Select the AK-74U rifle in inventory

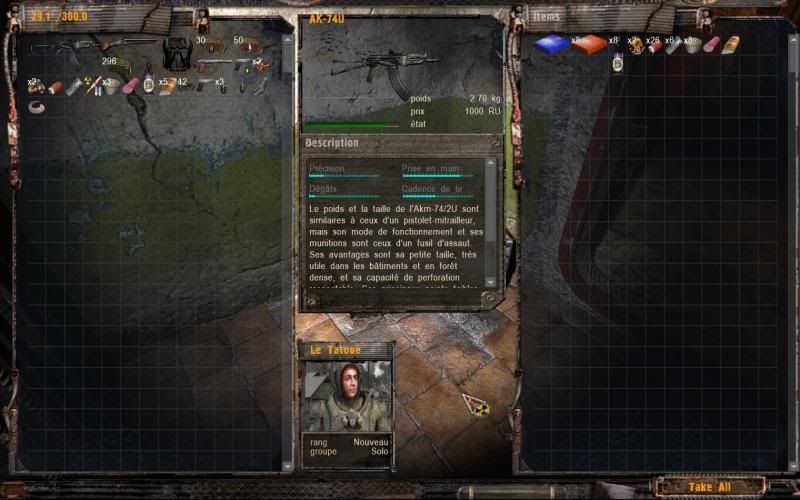point(54,48)
